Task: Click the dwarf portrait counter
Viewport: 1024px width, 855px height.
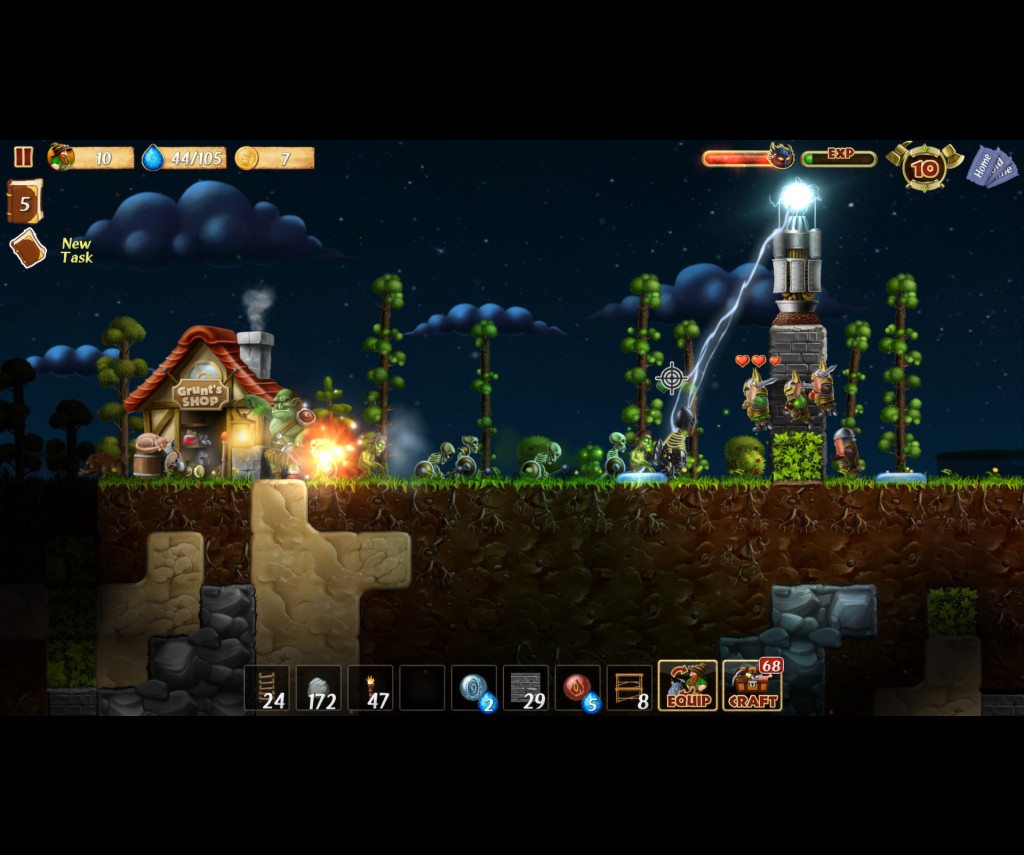Action: [62, 157]
